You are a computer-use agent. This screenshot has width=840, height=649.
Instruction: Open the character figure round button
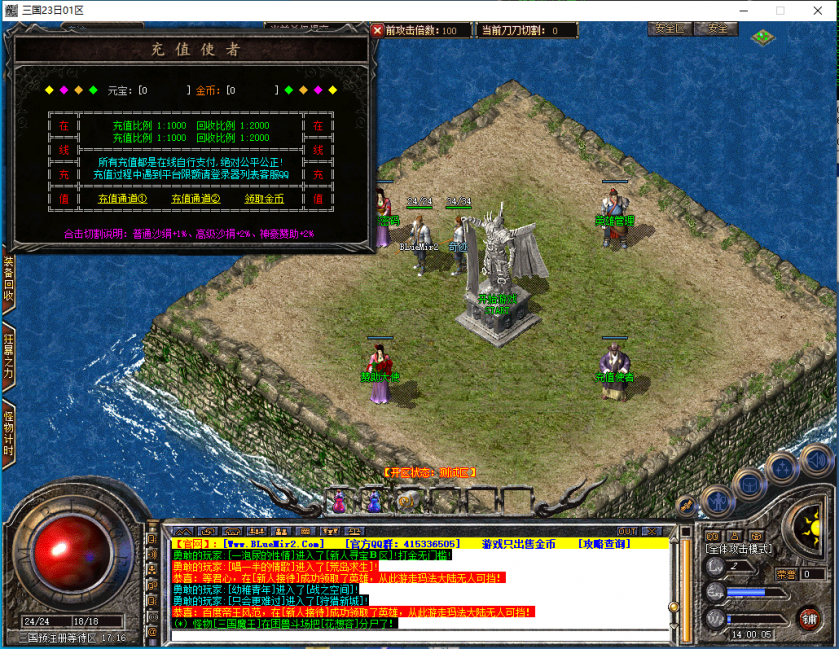[x=717, y=500]
